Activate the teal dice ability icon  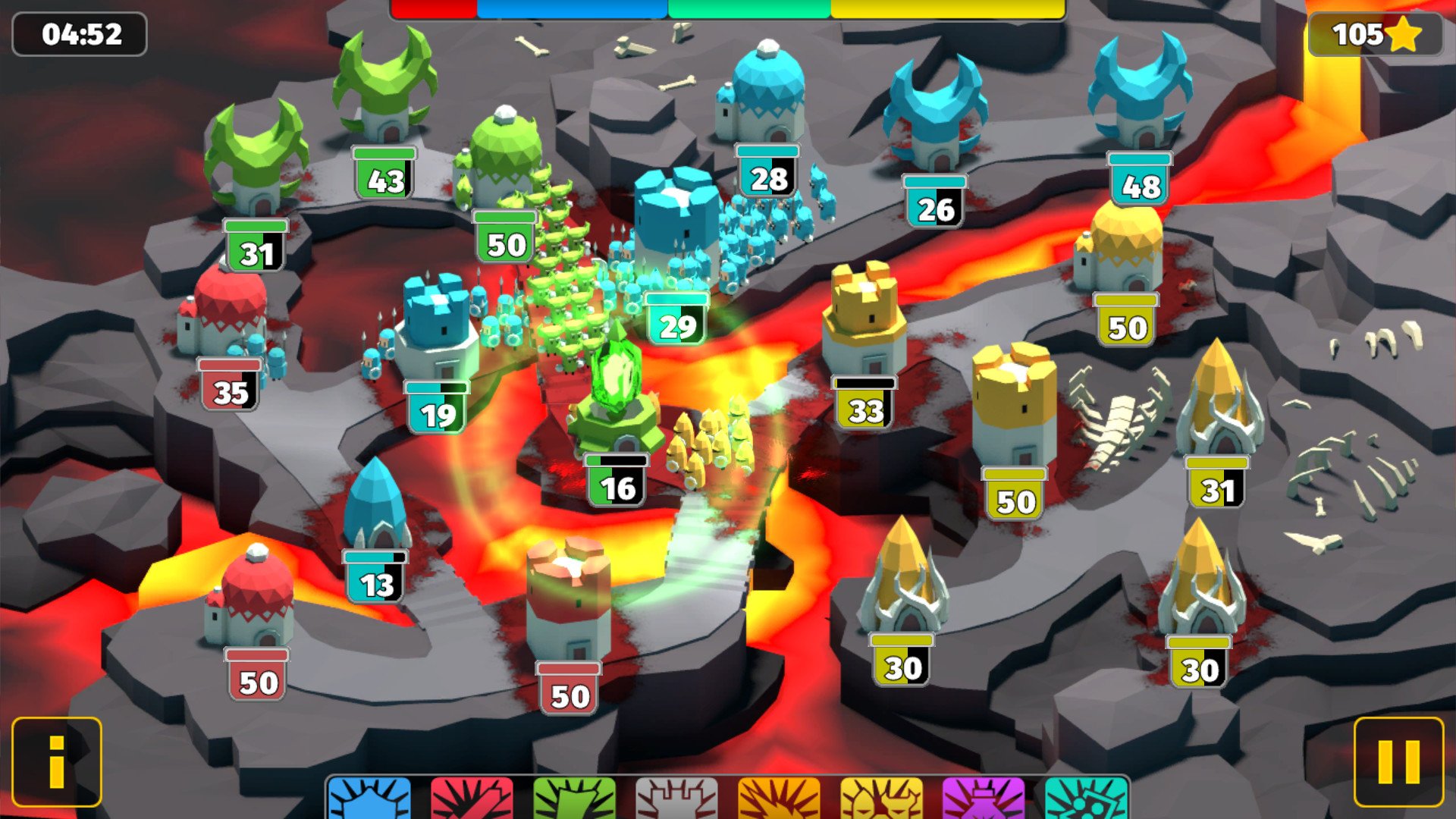pyautogui.click(x=1085, y=799)
